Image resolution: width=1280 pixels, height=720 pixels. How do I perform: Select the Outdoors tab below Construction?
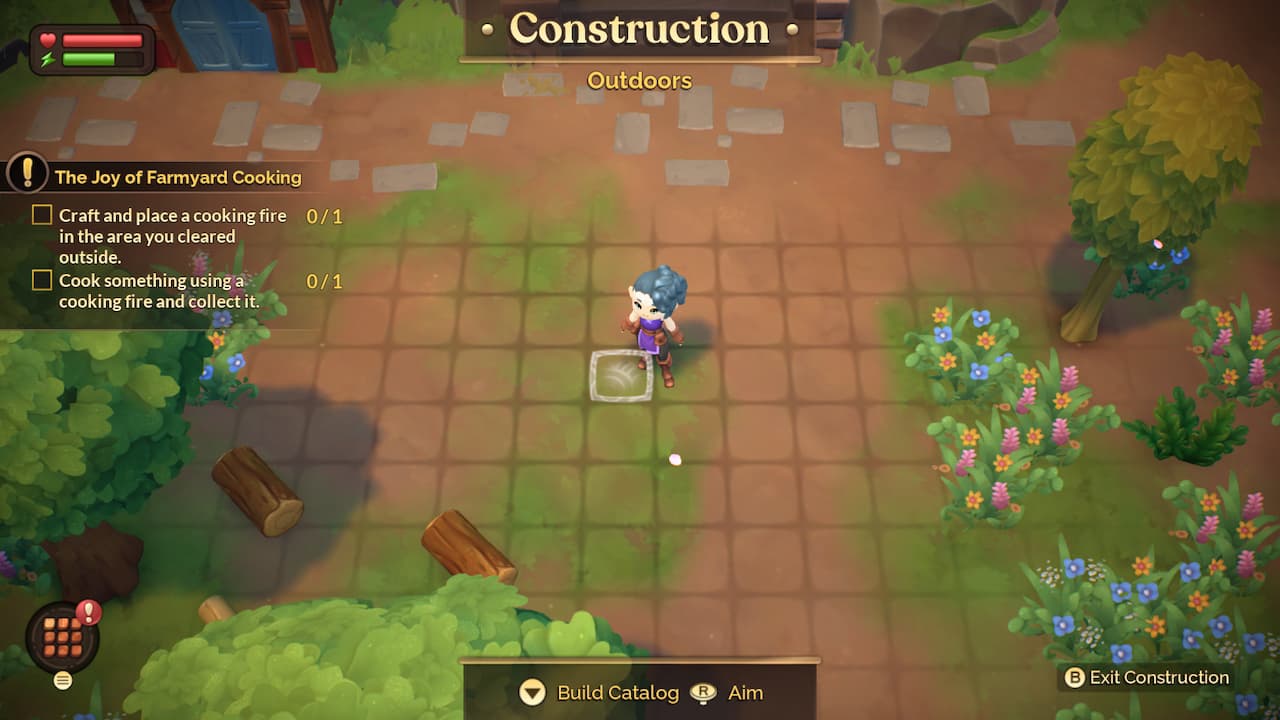[639, 81]
